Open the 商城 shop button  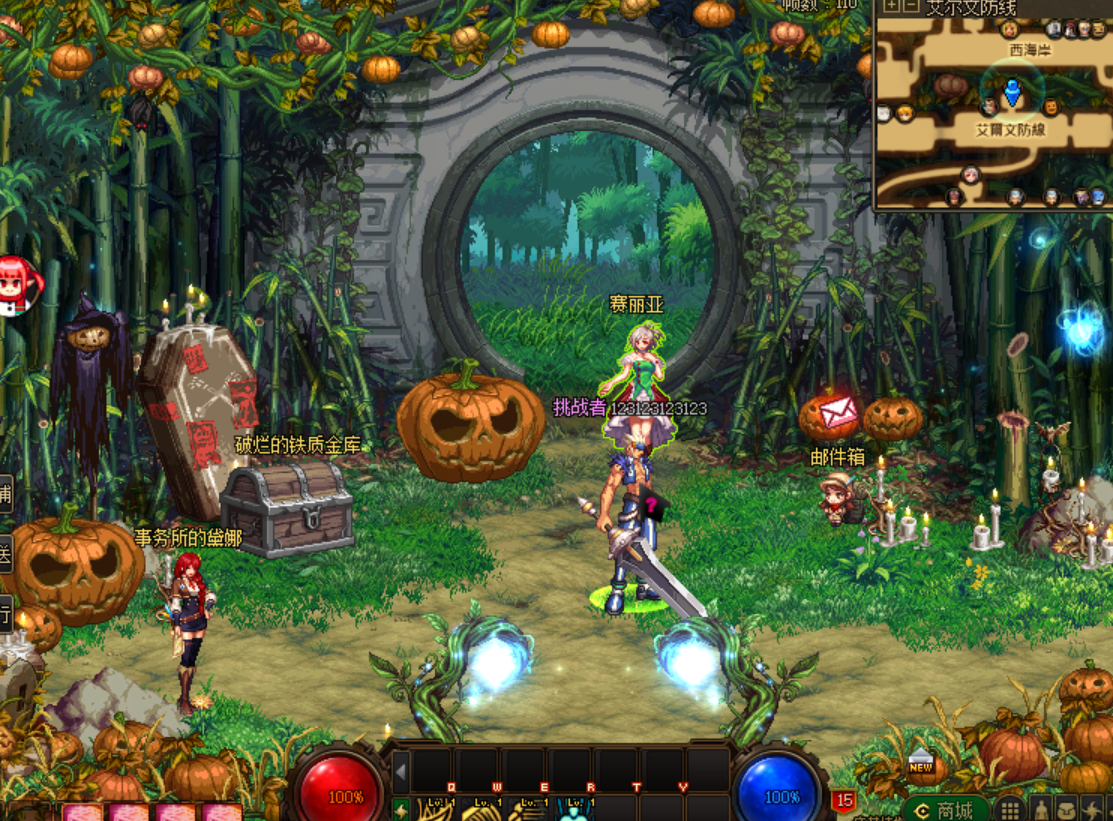pos(946,809)
